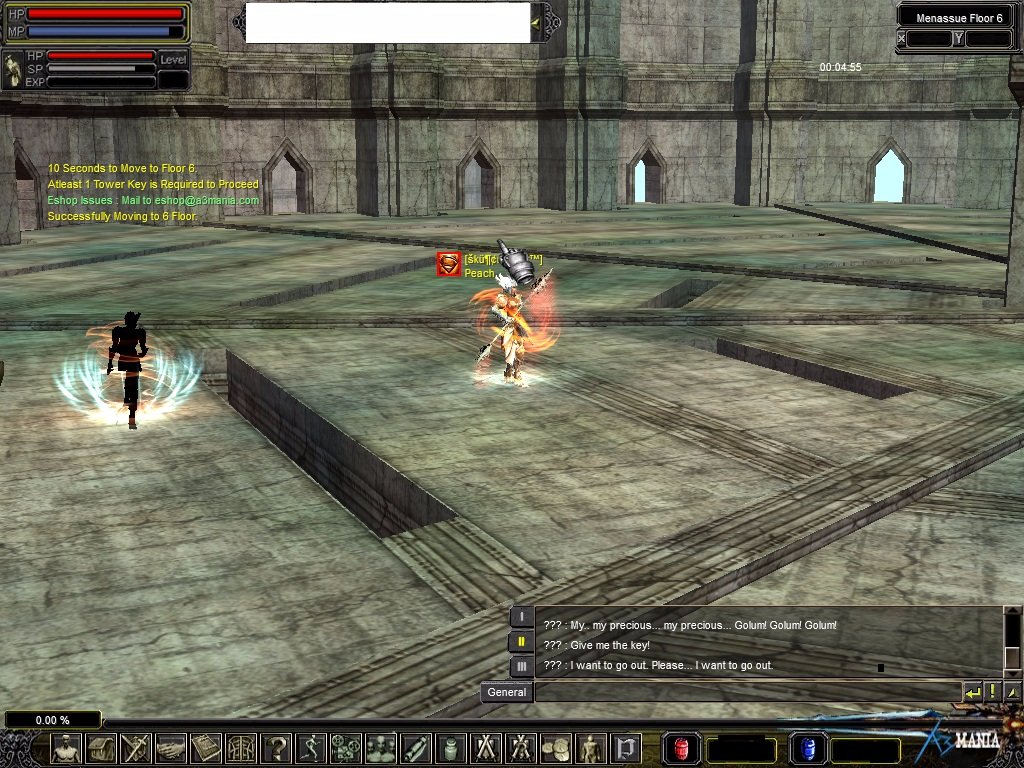Click the chat message input field

pos(748,692)
